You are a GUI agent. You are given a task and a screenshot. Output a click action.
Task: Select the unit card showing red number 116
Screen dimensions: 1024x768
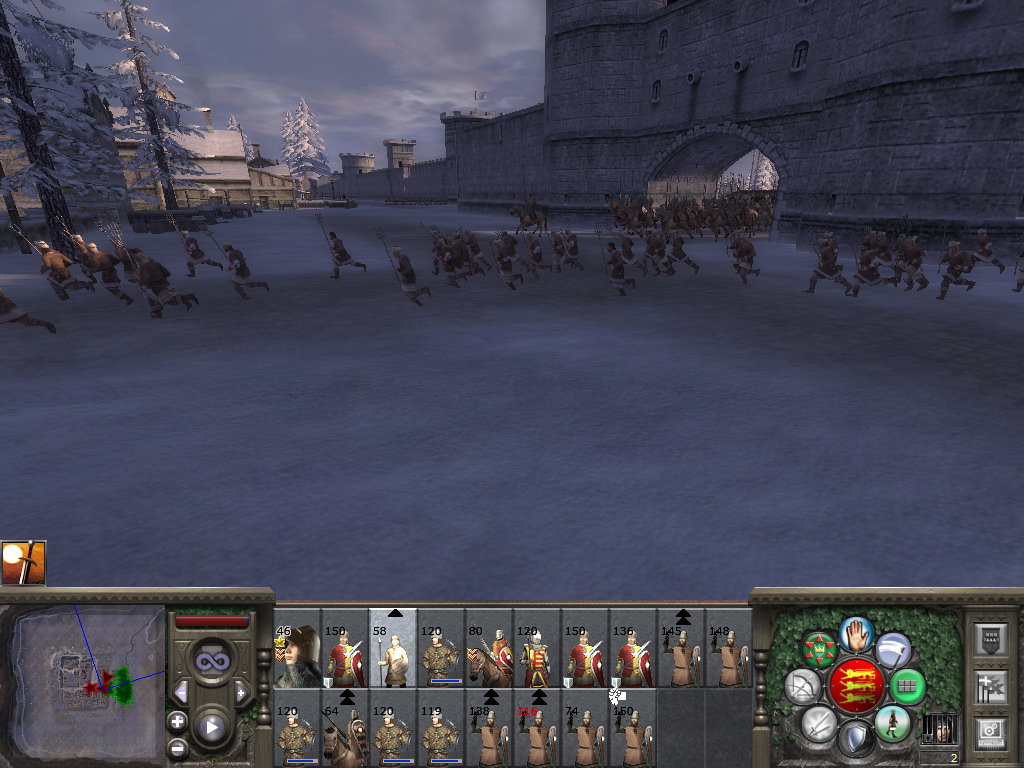[537, 736]
